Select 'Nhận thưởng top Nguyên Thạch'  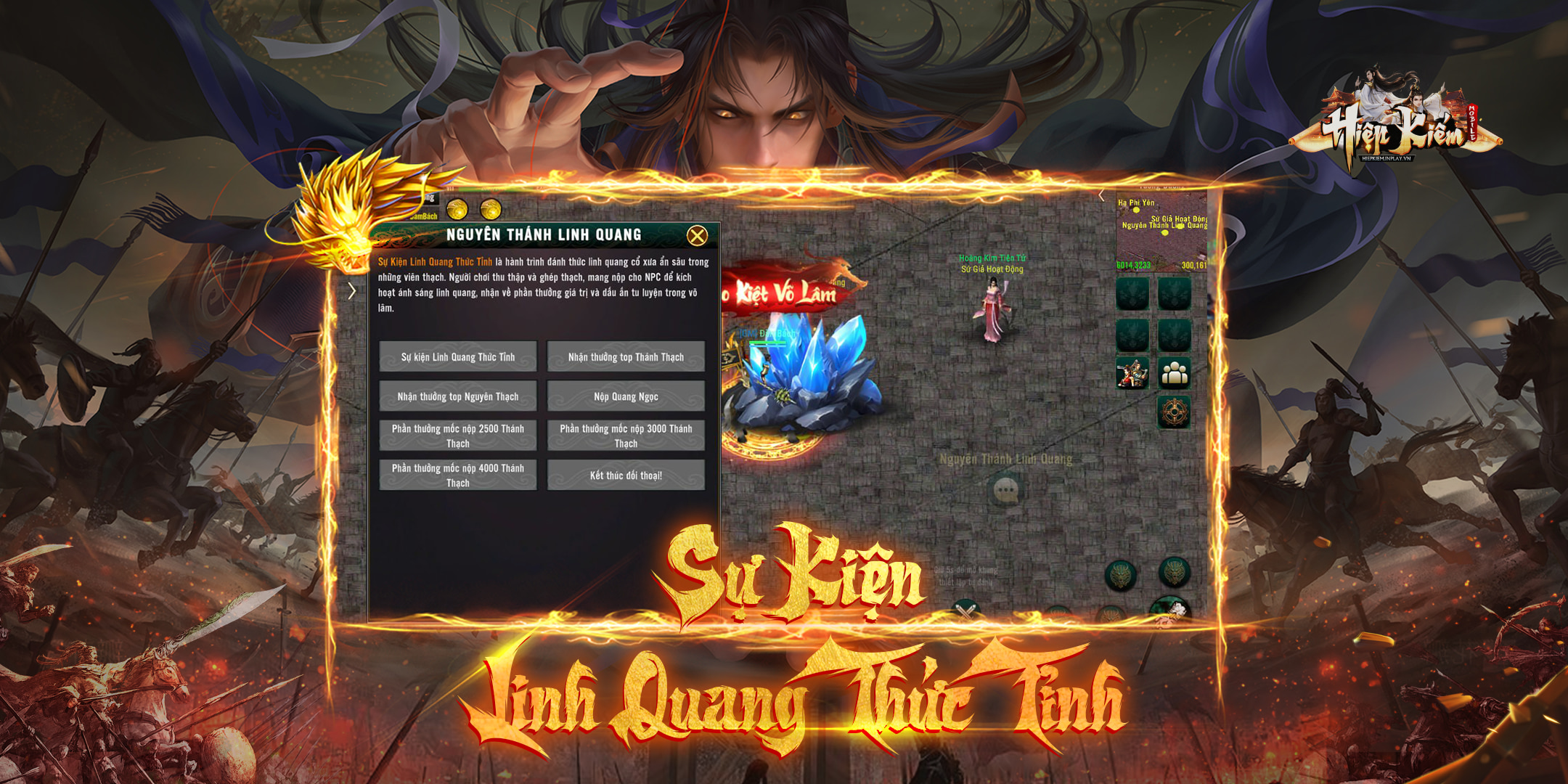(x=458, y=396)
